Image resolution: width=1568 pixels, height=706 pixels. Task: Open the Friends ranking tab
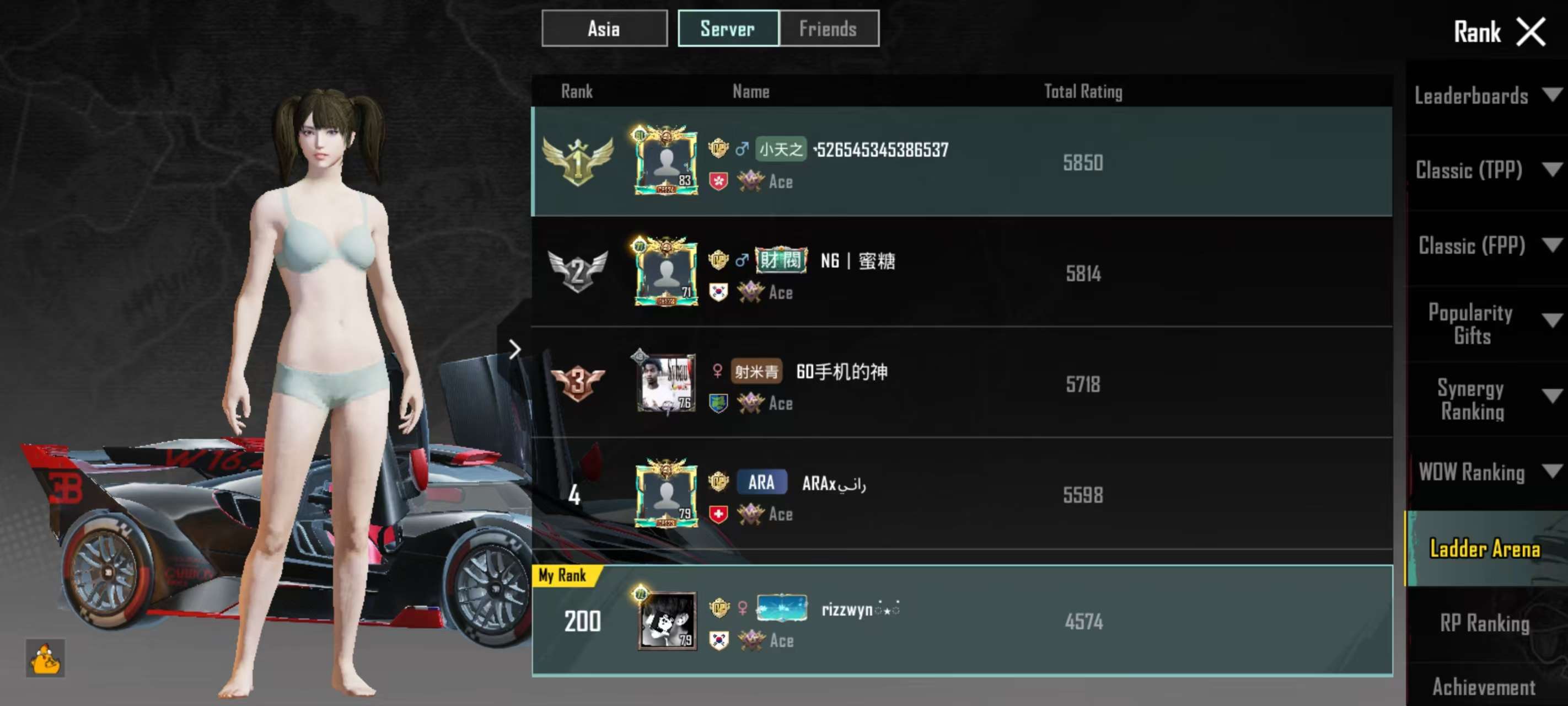[x=829, y=29]
